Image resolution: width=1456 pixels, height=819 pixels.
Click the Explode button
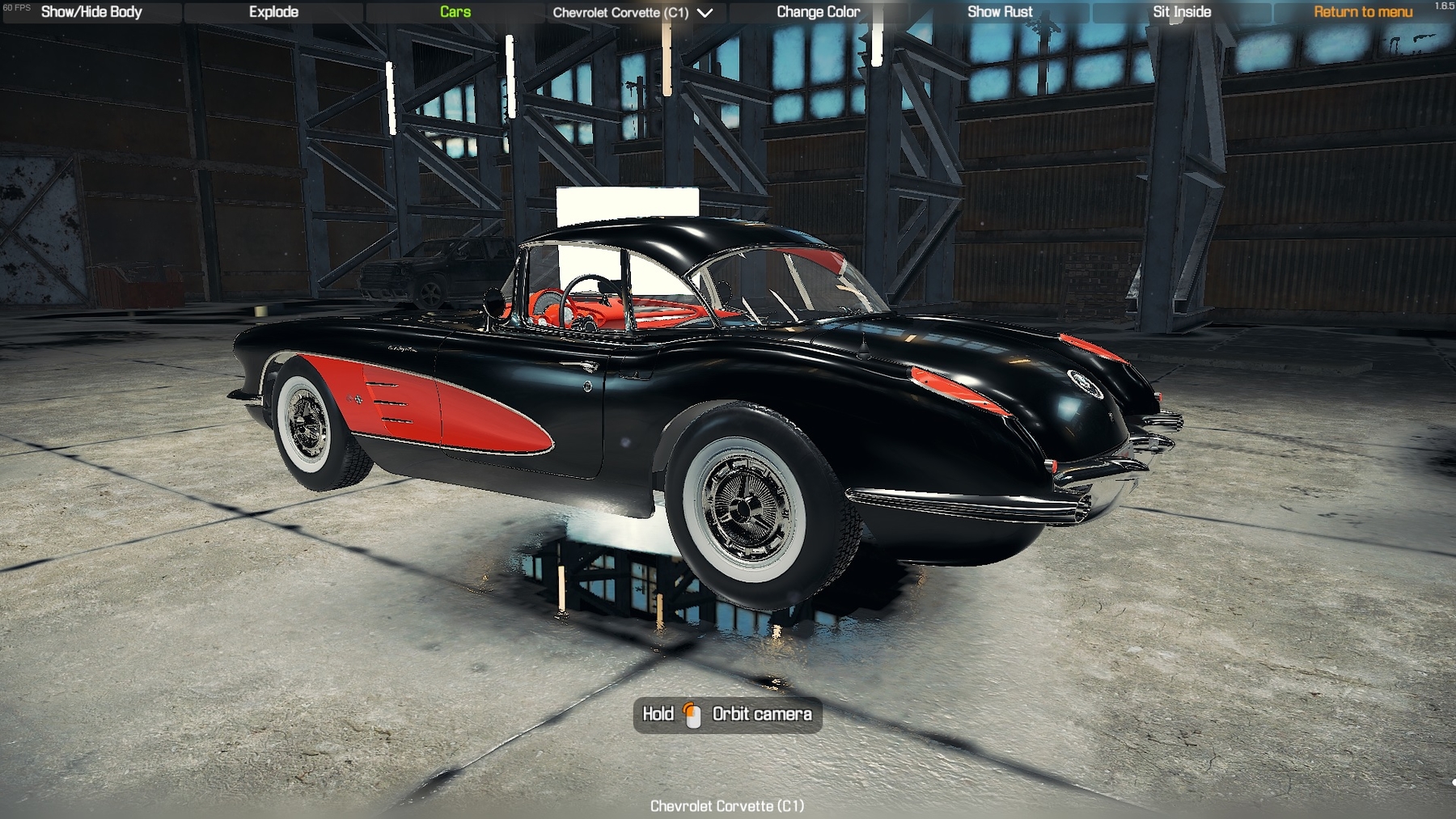[x=273, y=12]
